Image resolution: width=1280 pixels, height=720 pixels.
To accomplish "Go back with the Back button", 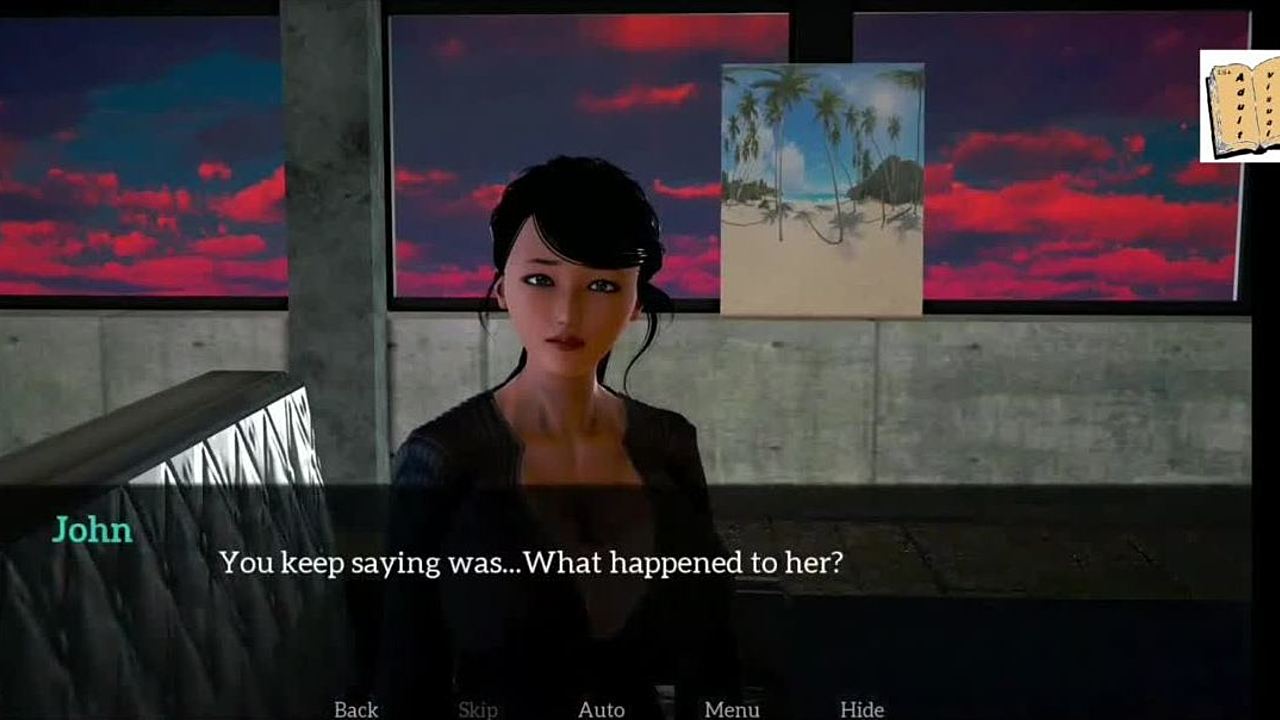I will pyautogui.click(x=356, y=709).
